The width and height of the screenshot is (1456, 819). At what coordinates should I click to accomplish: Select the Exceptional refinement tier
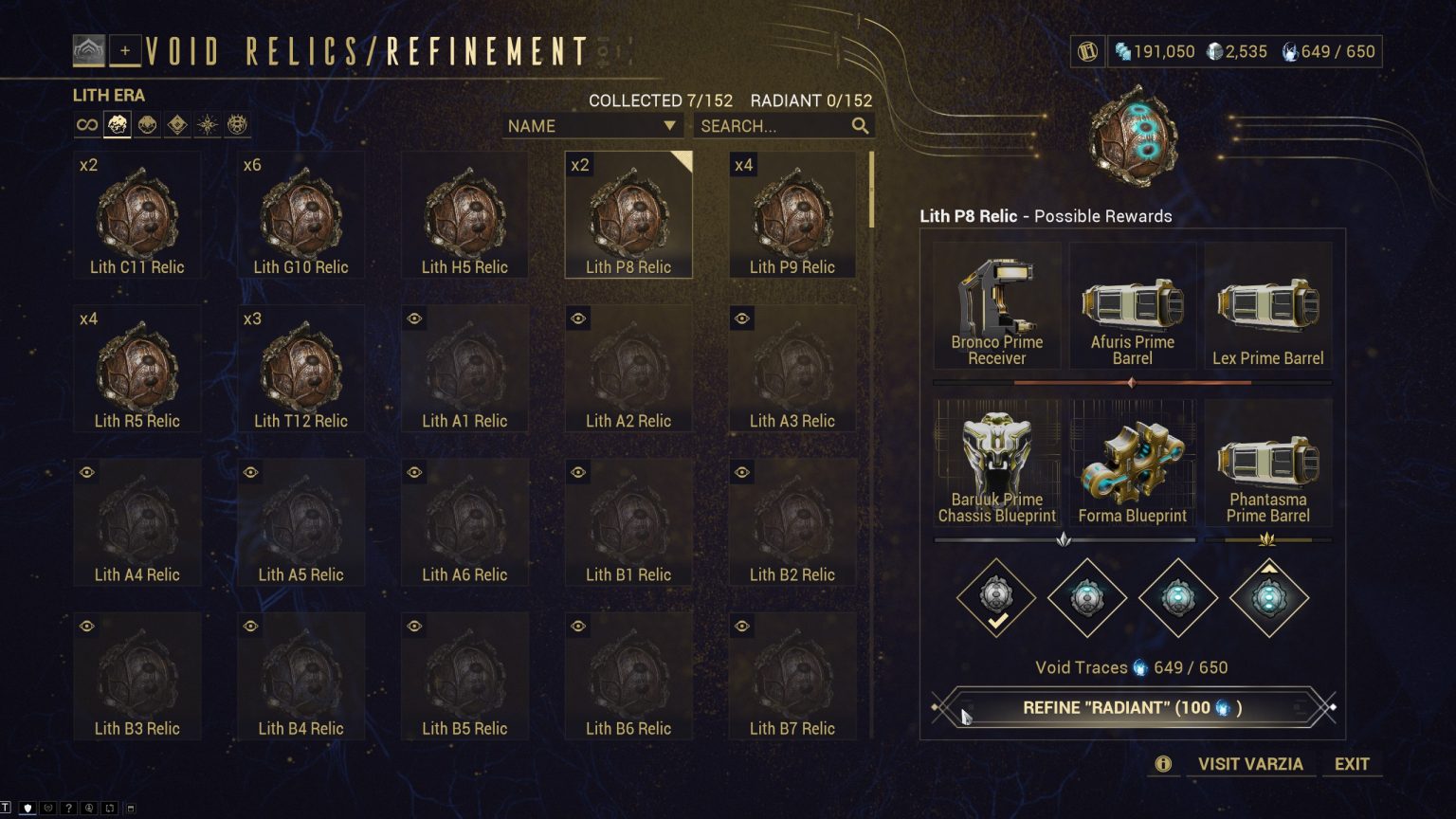1086,597
